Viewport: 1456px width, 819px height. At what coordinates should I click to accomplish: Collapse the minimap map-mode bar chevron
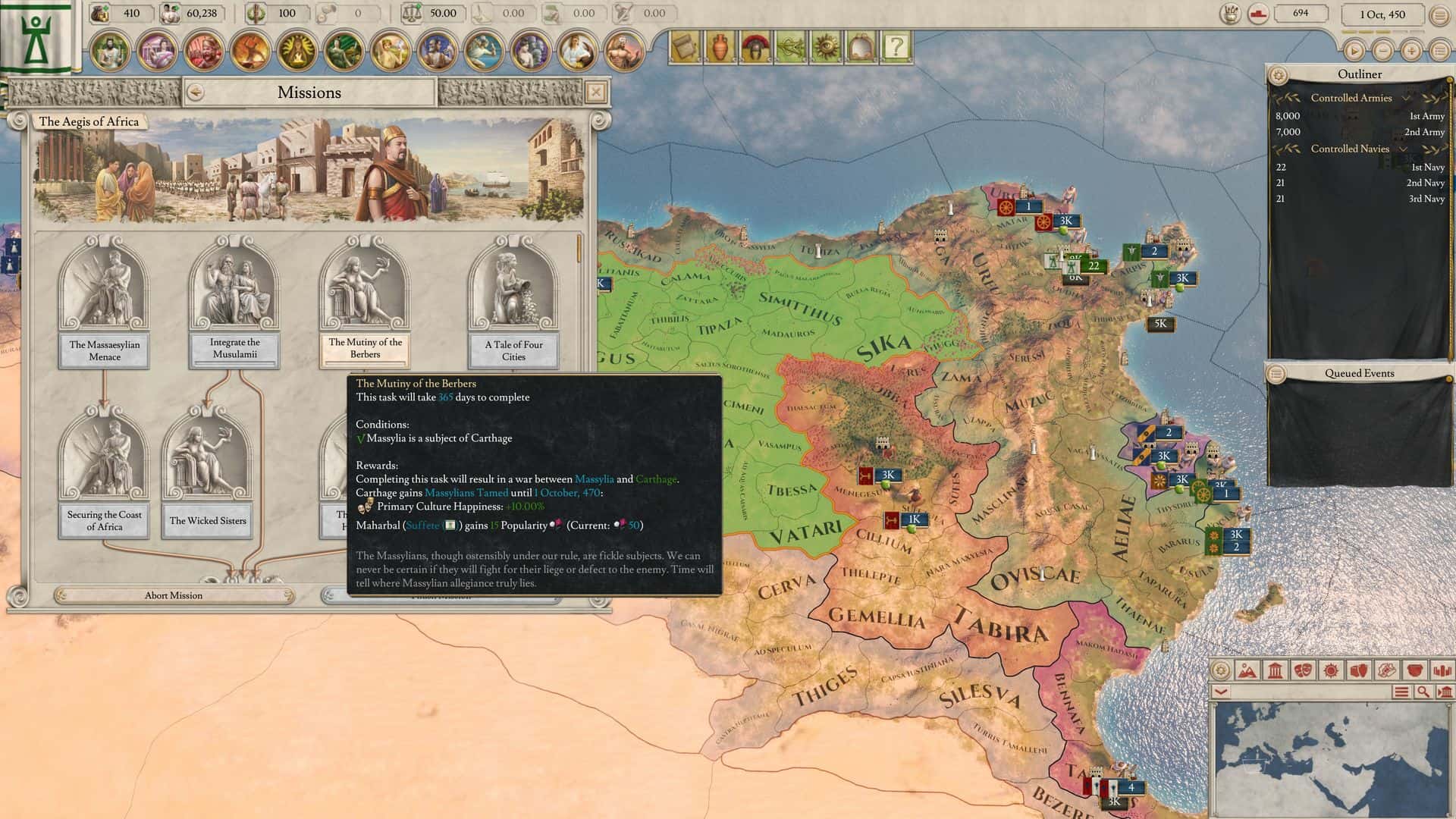coord(1220,692)
